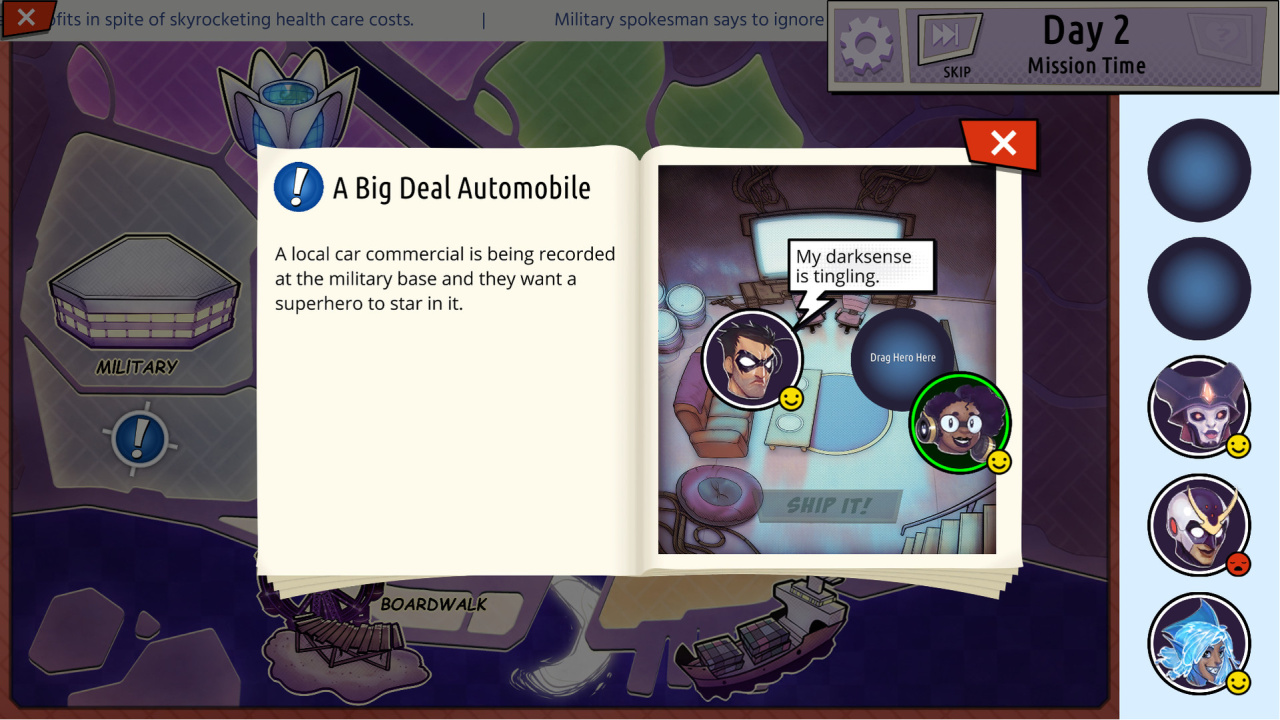
Task: Close the top-left red X tab
Action: (x=26, y=17)
